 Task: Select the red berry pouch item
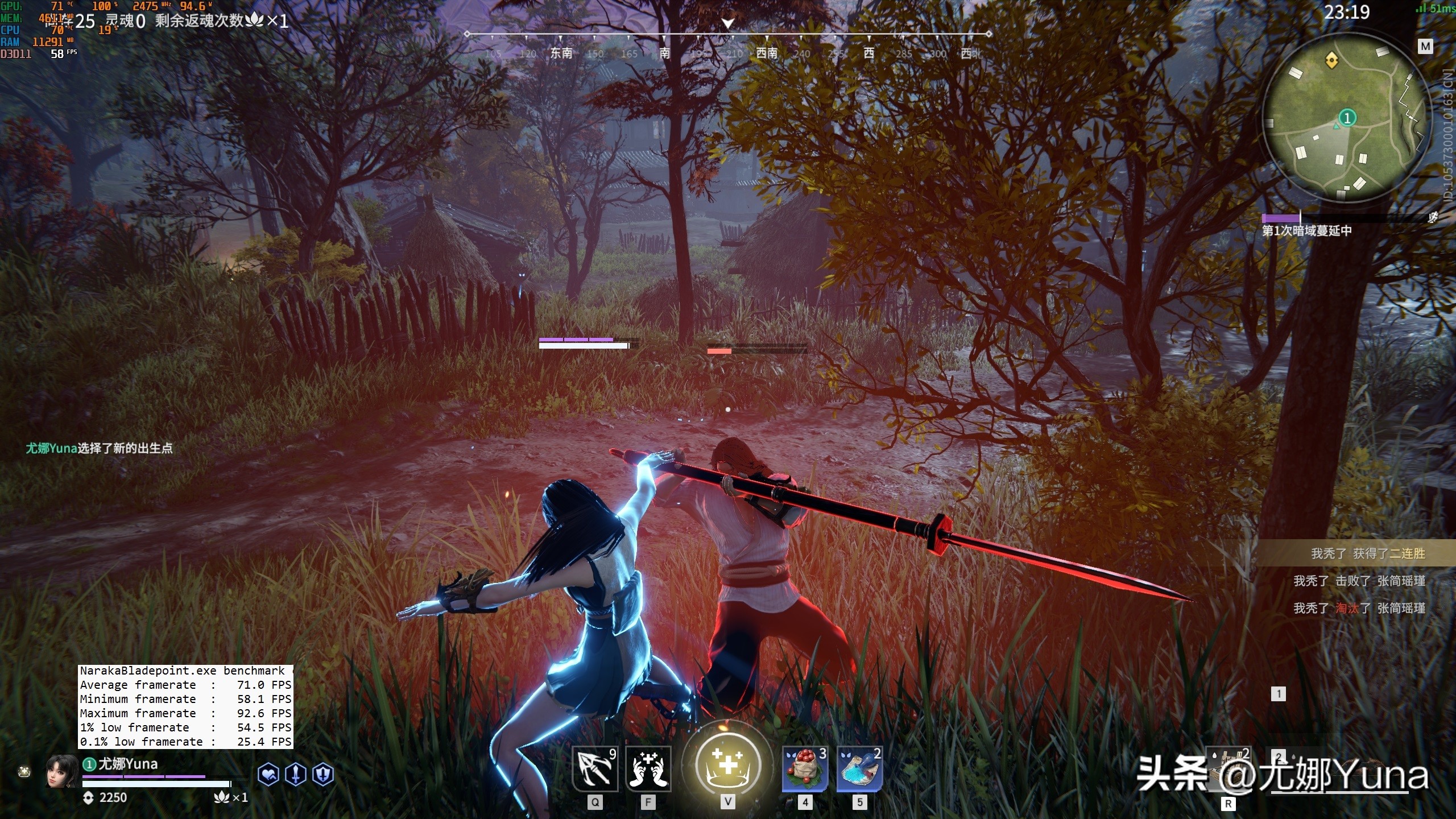point(804,769)
